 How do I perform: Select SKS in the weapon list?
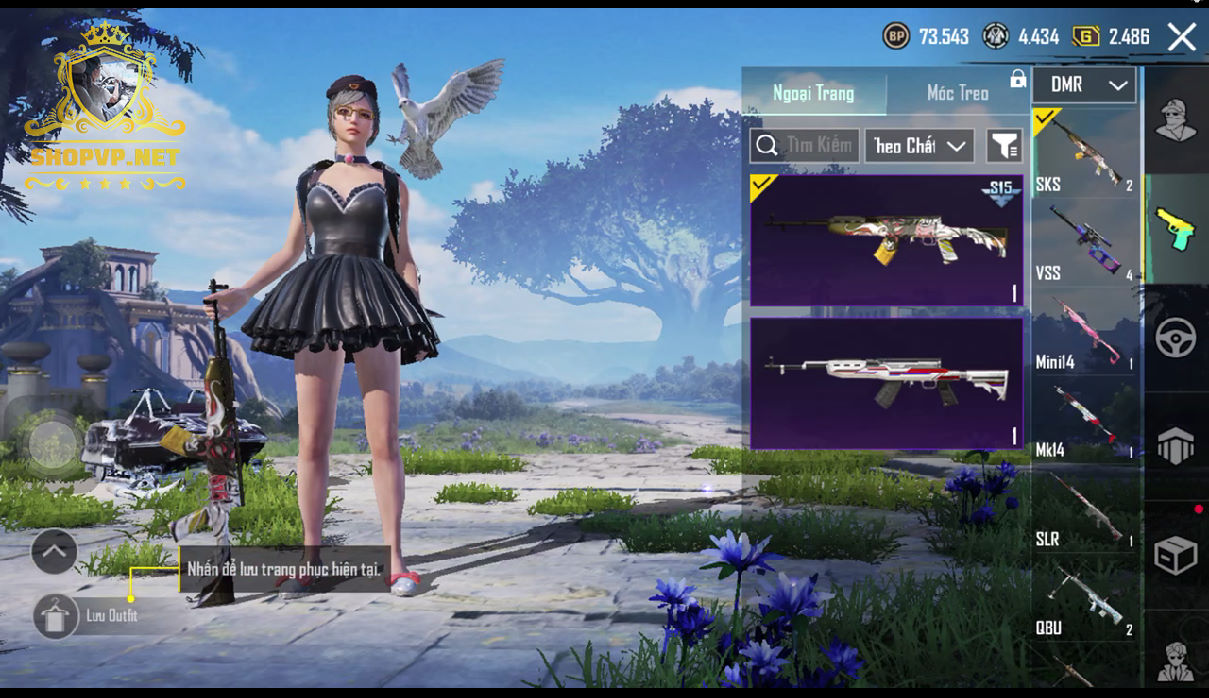(1085, 153)
